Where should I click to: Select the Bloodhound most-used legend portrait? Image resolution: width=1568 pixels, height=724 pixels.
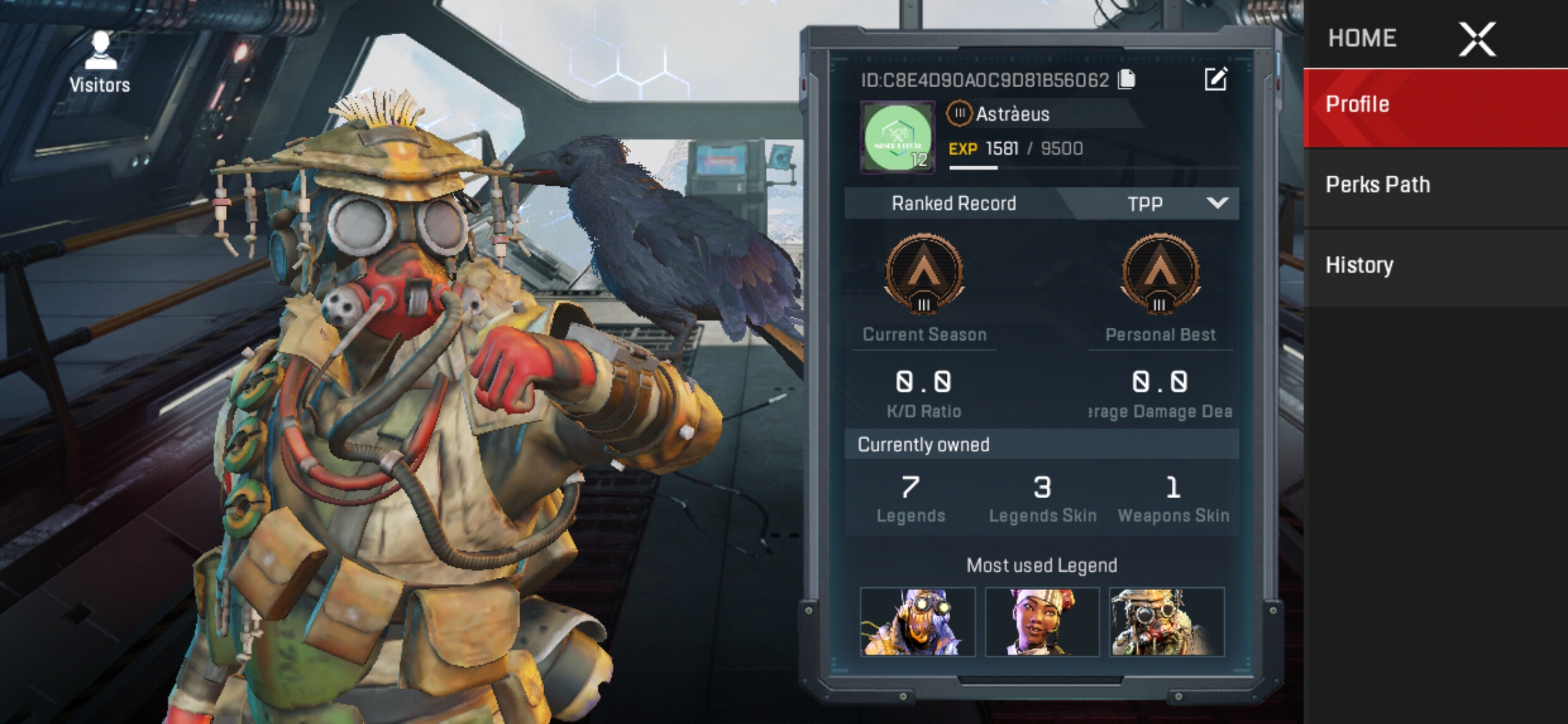click(1167, 622)
